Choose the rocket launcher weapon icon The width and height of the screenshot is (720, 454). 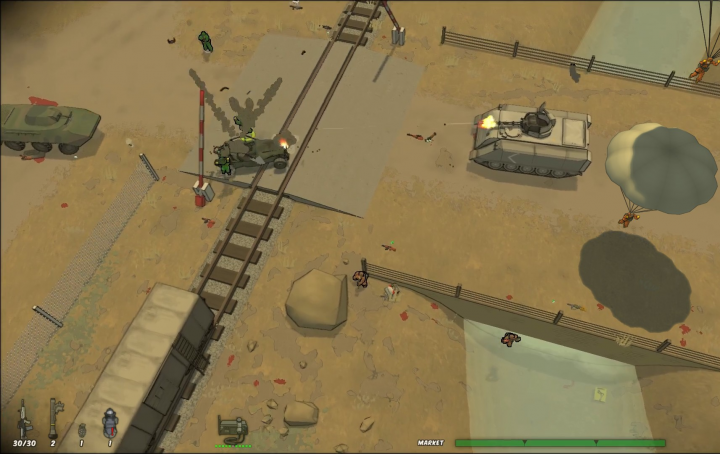pyautogui.click(x=54, y=418)
